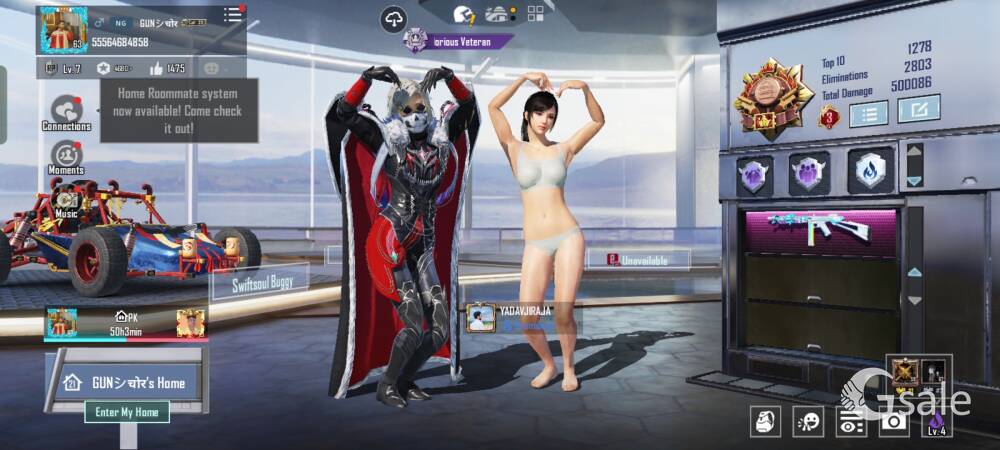This screenshot has height=450, width=1000.
Task: Open the camera screenshot icon
Action: point(893,422)
